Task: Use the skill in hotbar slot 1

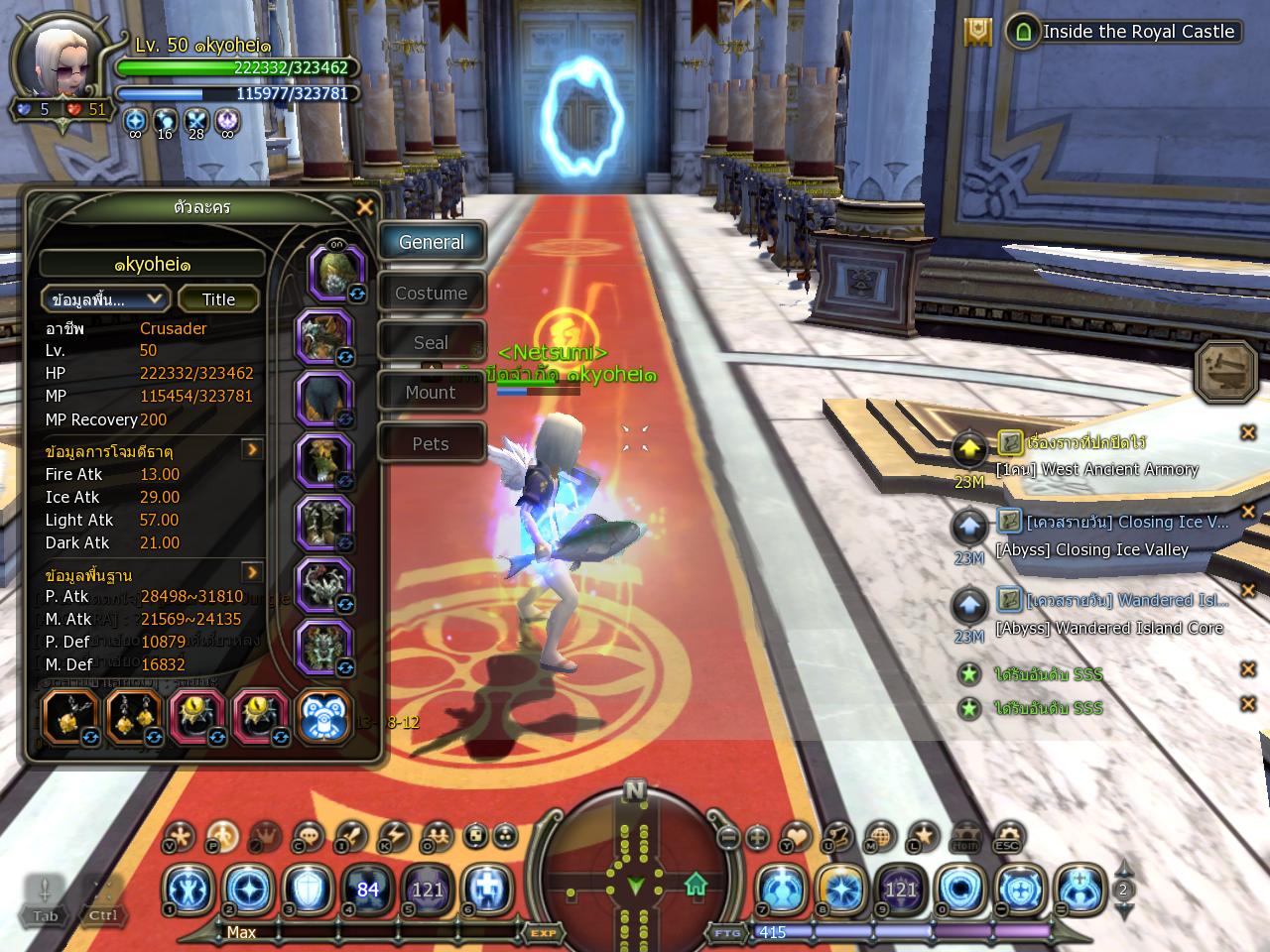Action: coord(187,888)
